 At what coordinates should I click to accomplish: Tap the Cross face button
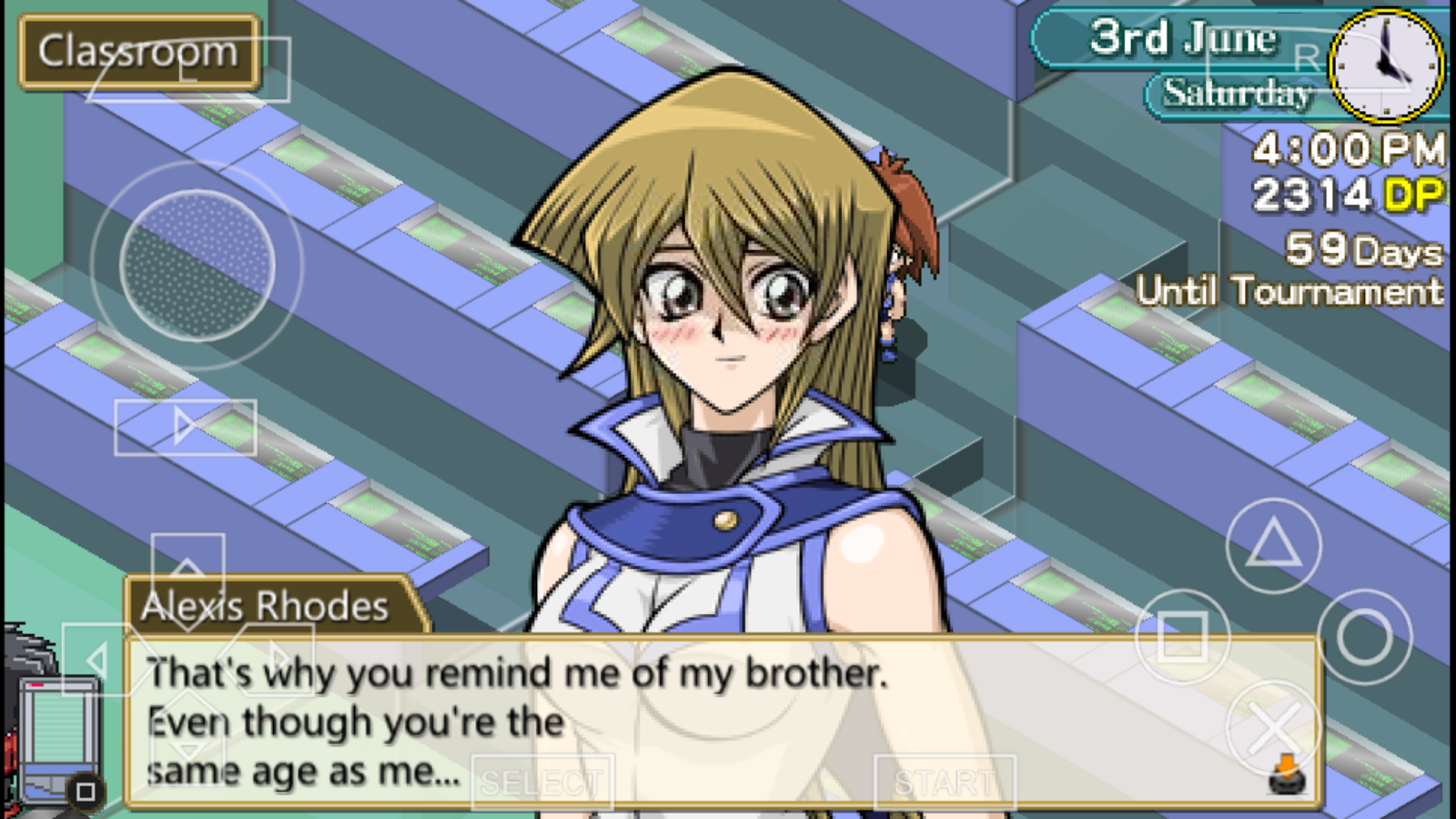coord(1273,728)
